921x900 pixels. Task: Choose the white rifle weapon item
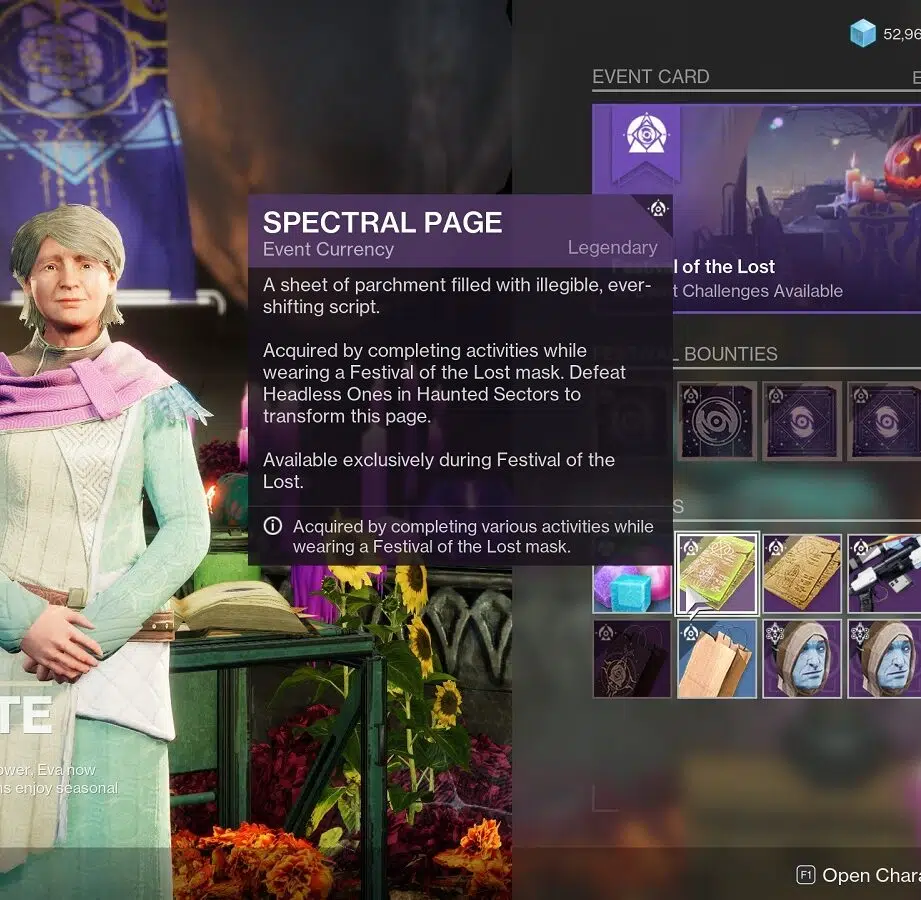(885, 573)
